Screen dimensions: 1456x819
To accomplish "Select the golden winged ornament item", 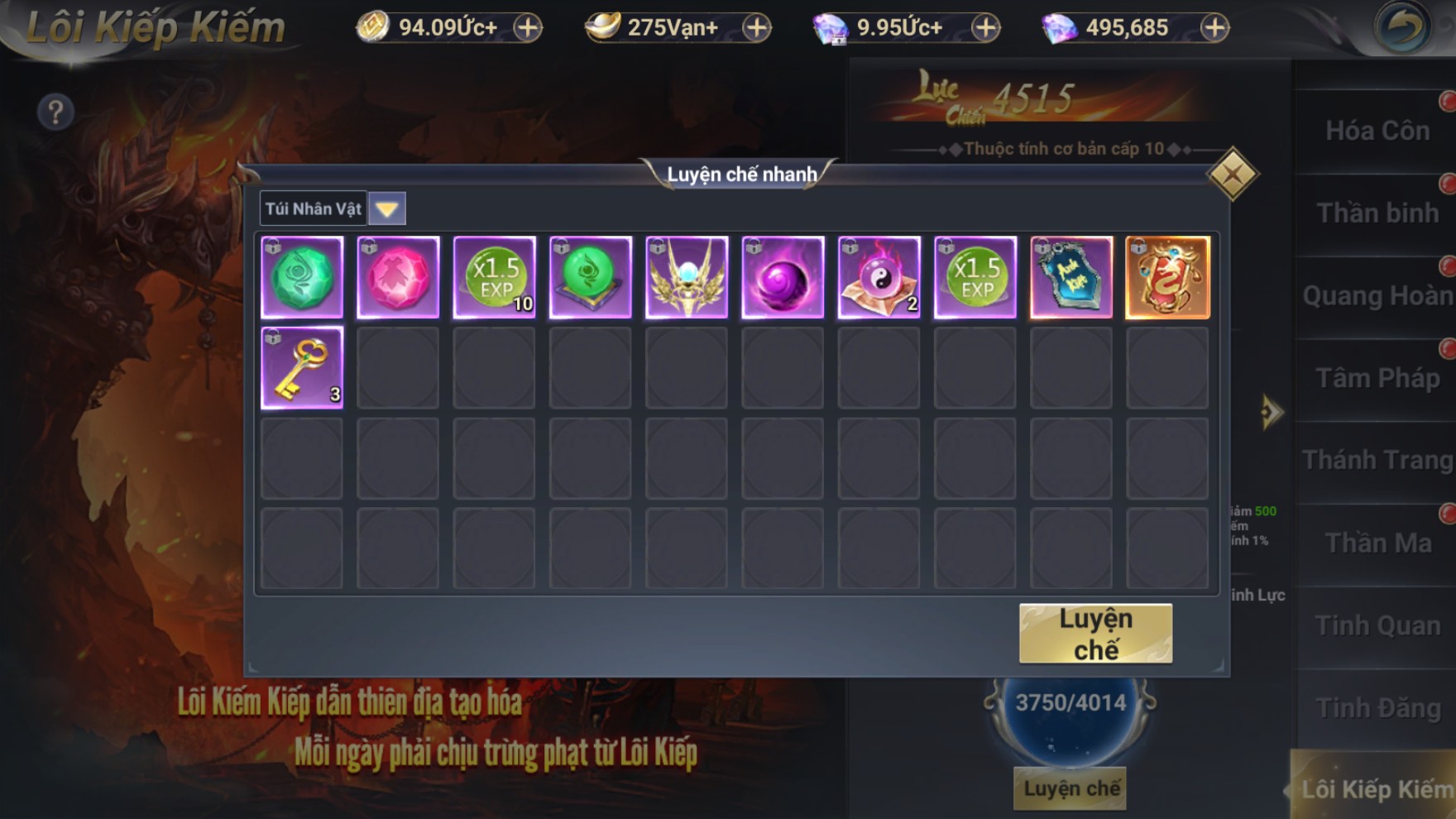I will tap(687, 277).
